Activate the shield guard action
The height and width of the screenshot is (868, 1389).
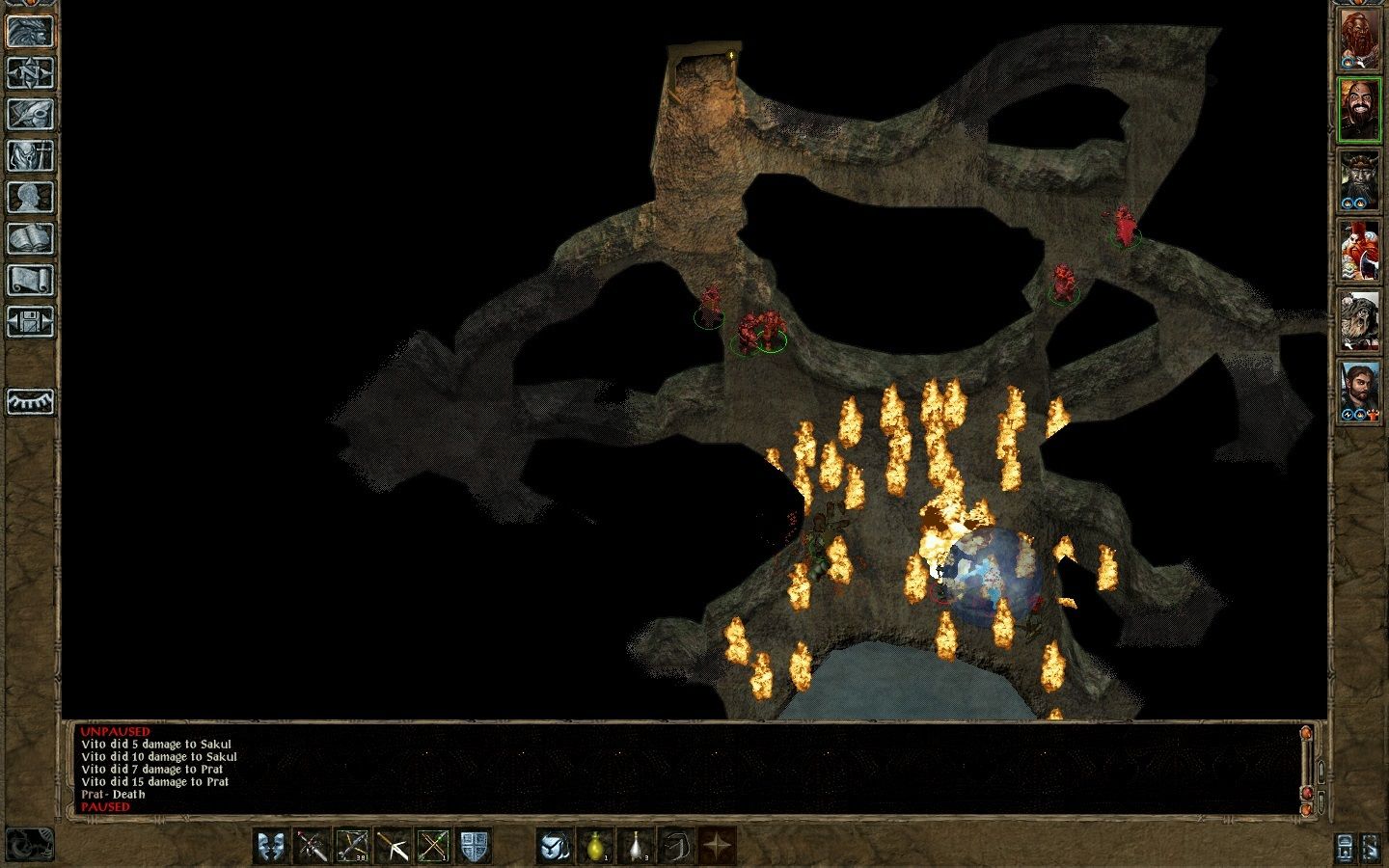click(474, 846)
